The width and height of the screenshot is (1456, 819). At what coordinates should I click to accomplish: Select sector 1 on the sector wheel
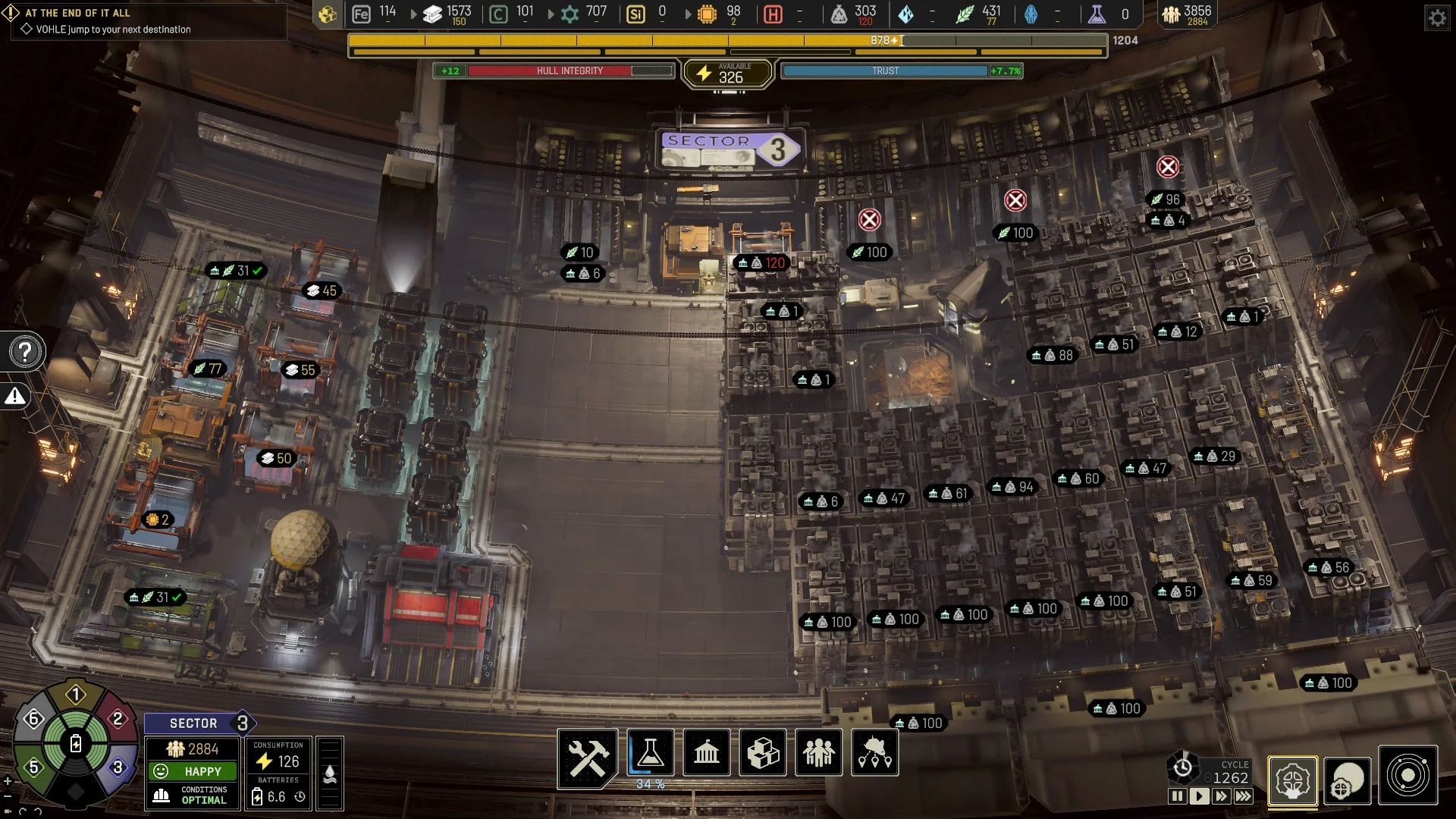(75, 695)
